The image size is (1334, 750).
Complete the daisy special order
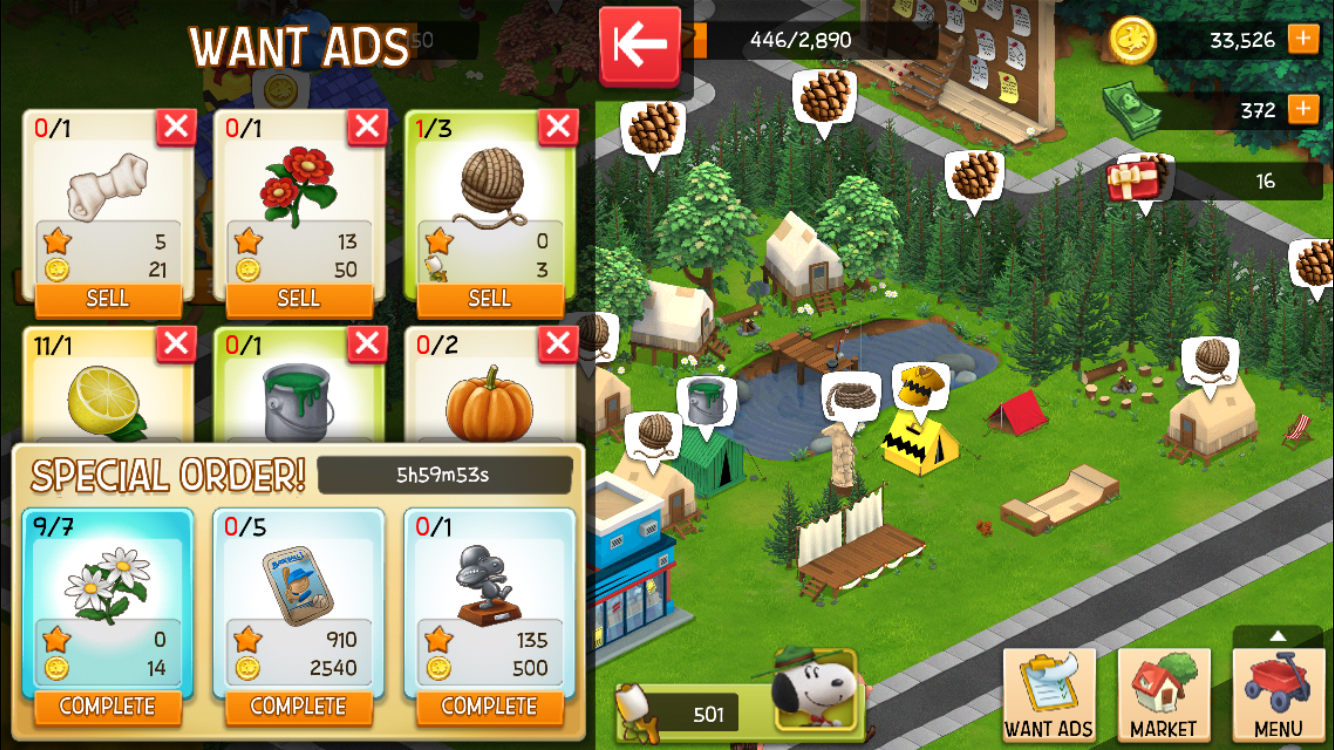[108, 706]
